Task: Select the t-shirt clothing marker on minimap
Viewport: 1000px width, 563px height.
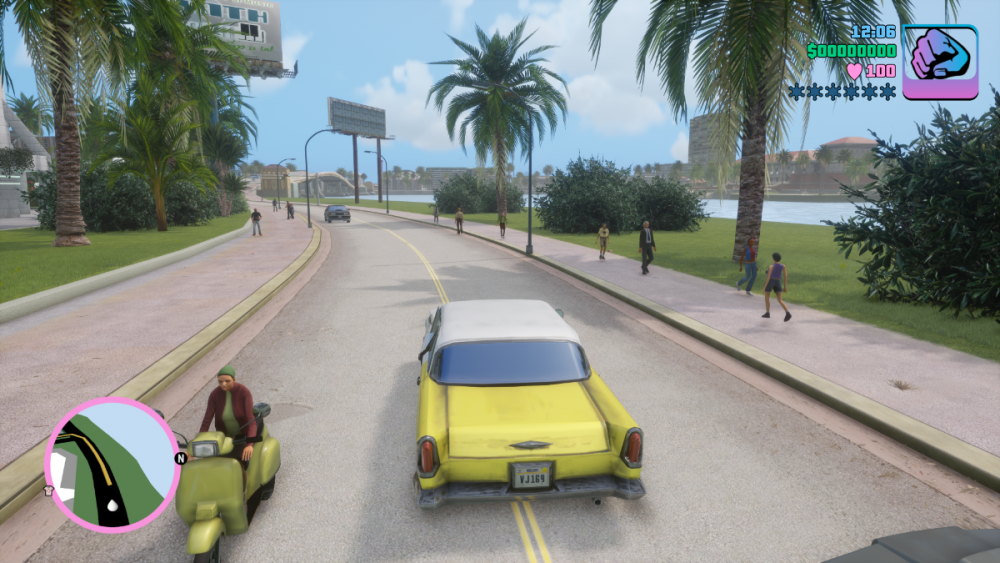Action: (x=48, y=491)
